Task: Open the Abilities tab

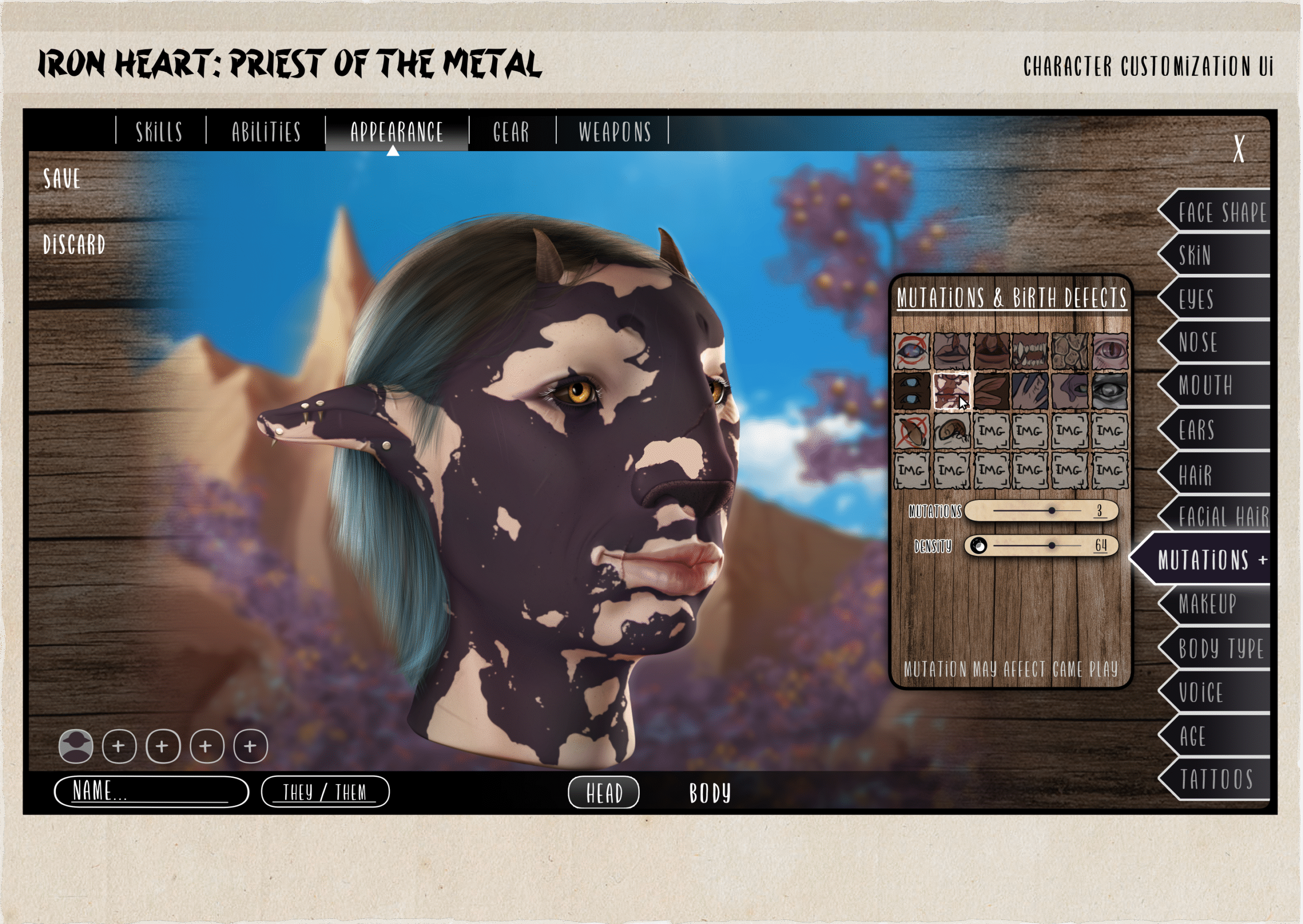Action: tap(266, 131)
